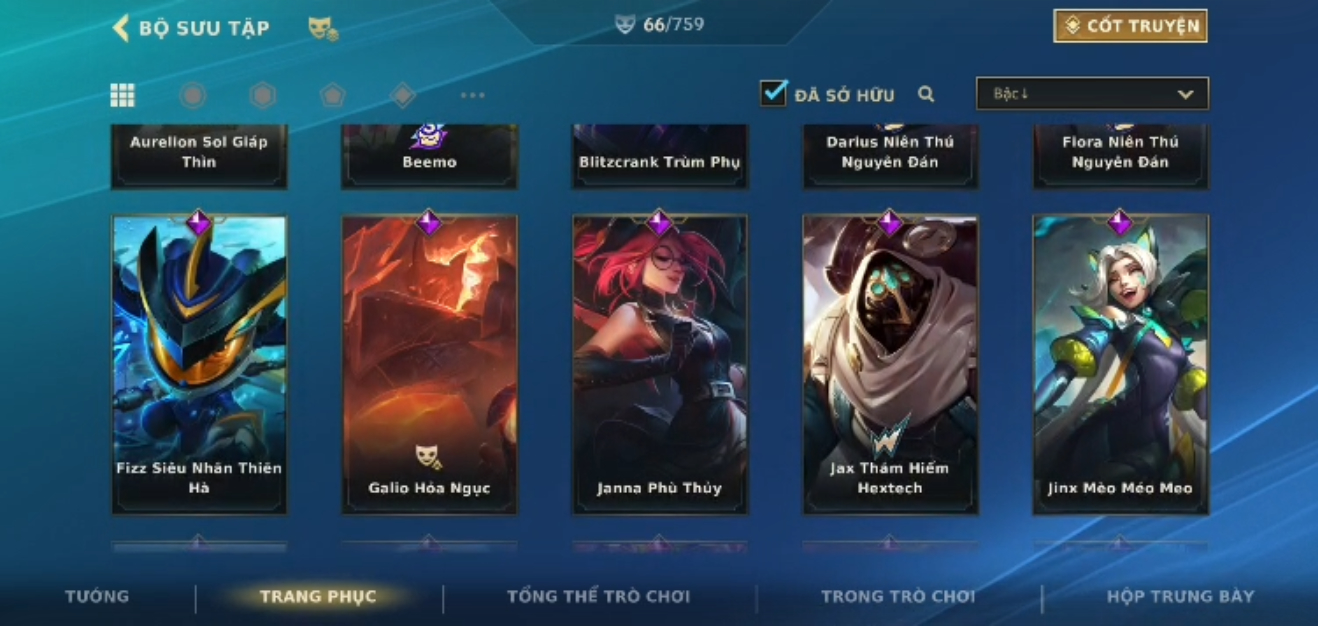This screenshot has height=626, width=1318.
Task: Open the Bậc sort dropdown
Action: click(x=1092, y=94)
